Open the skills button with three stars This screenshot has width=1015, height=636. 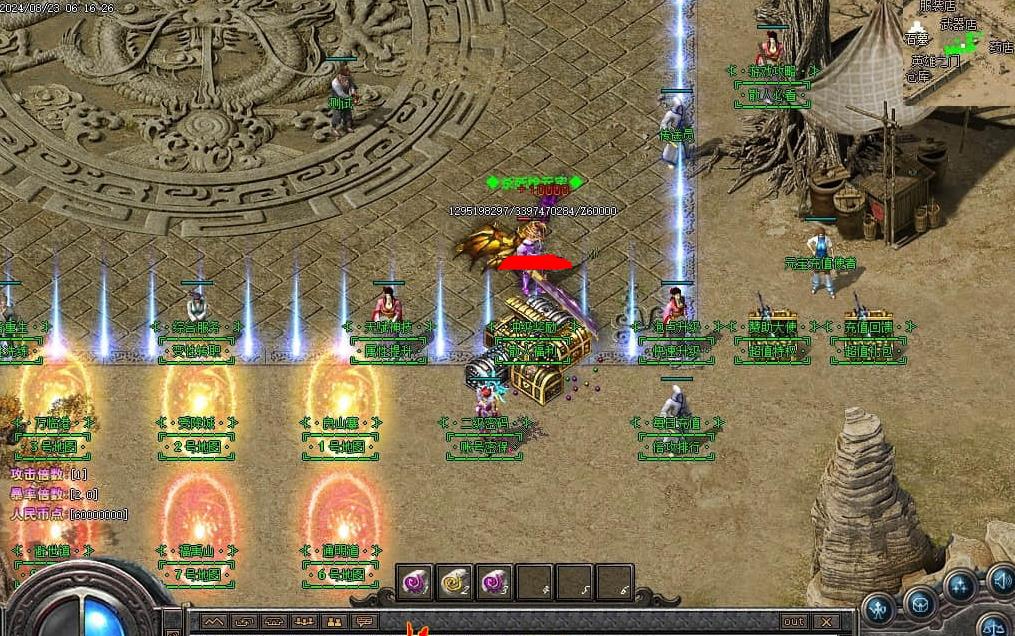960,585
